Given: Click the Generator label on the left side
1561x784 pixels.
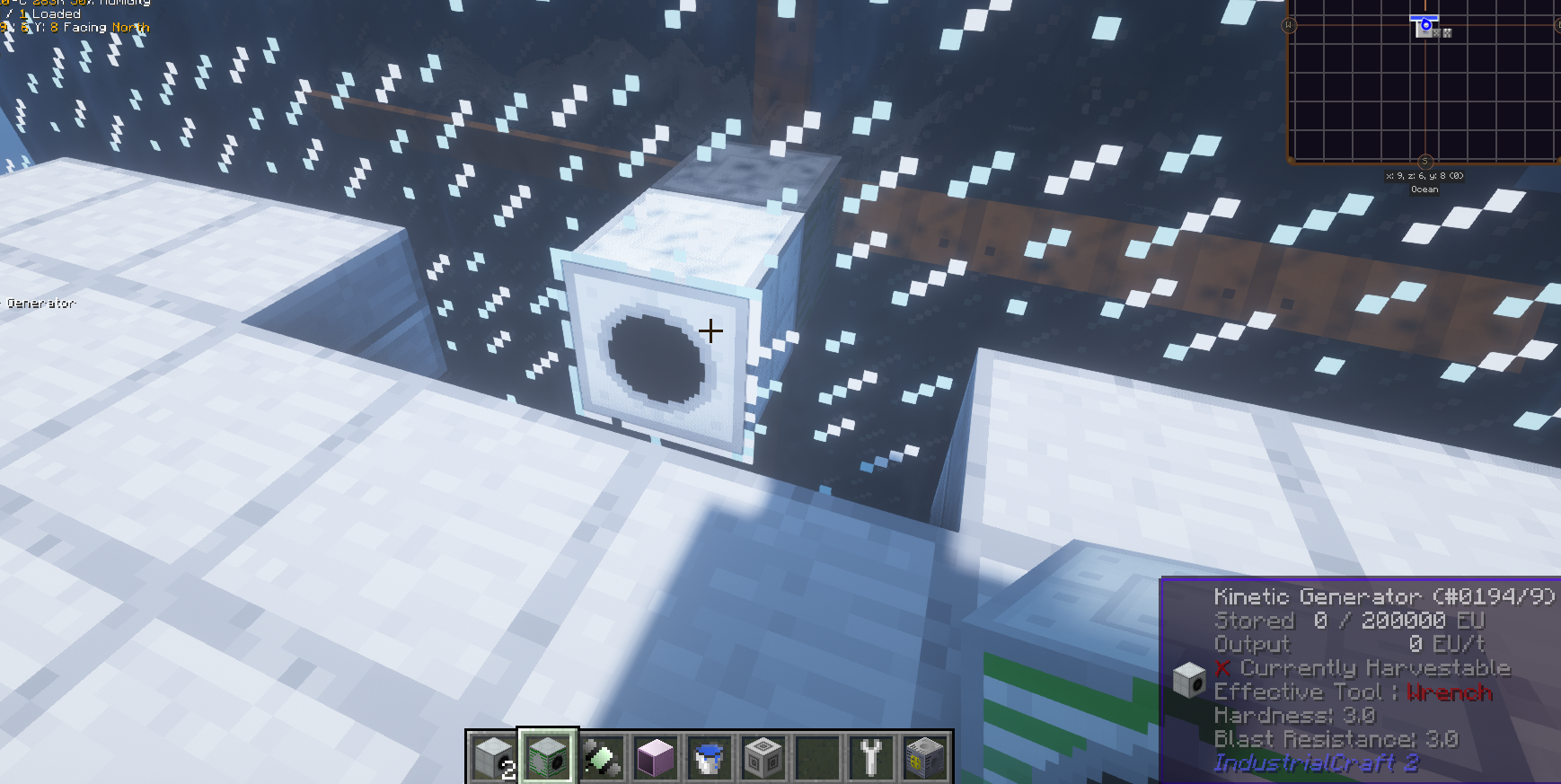Looking at the screenshot, I should pos(40,303).
